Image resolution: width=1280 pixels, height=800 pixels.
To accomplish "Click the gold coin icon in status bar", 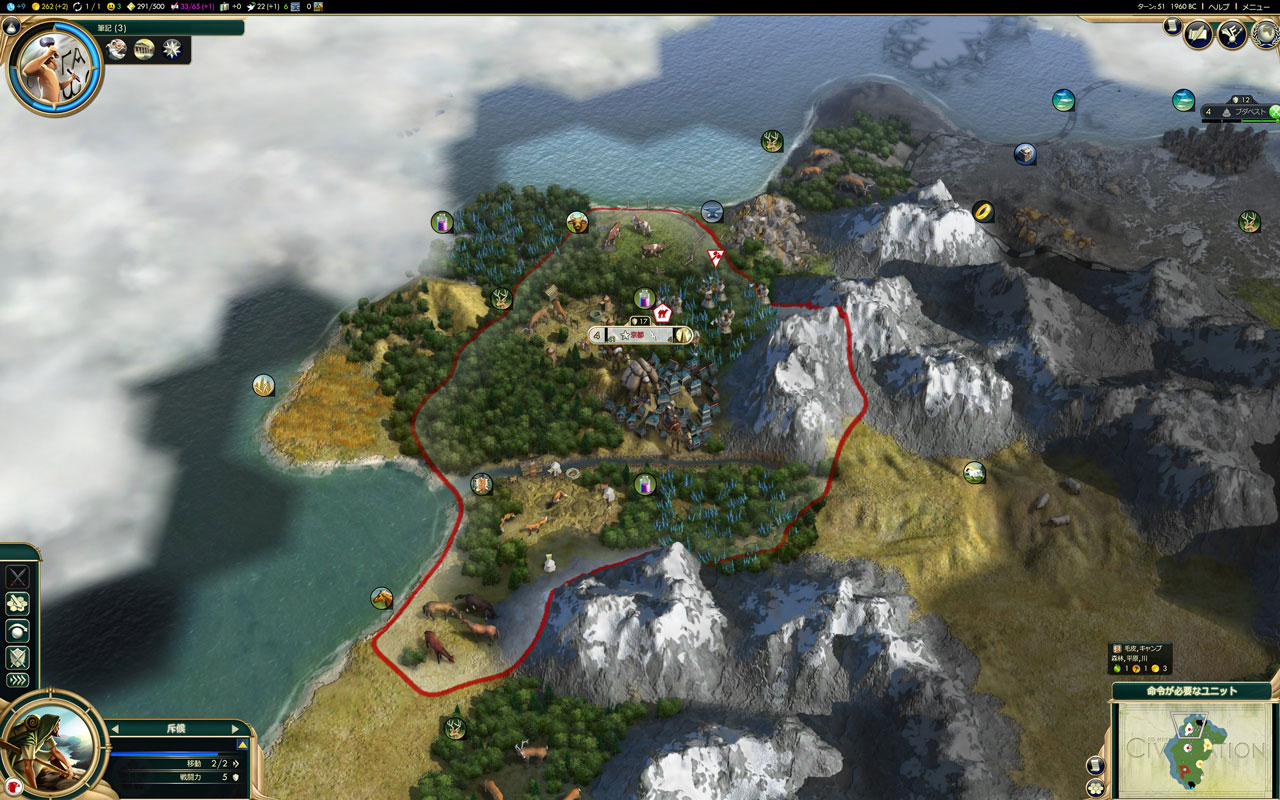I will point(35,7).
